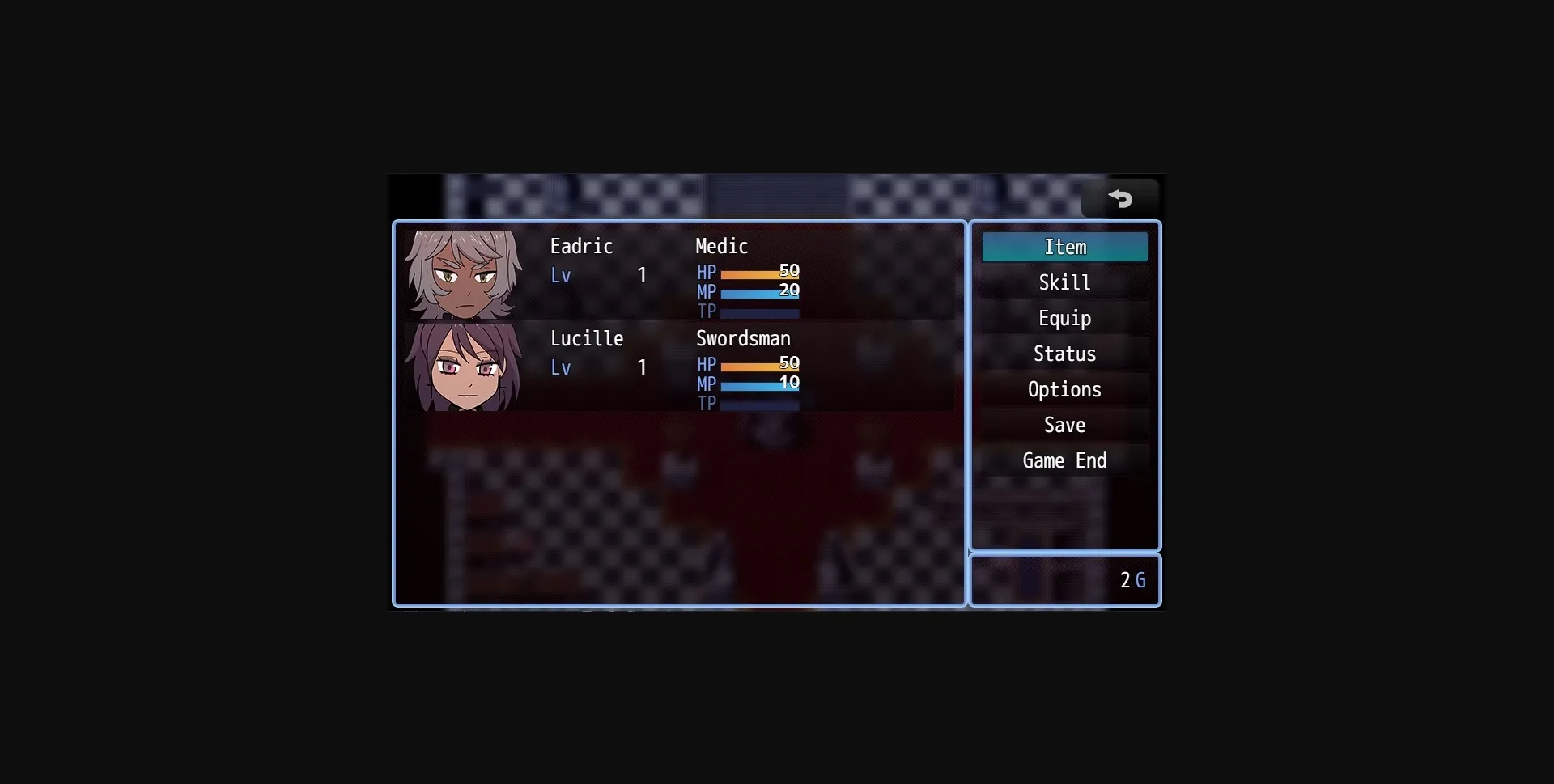Click the Swordsman class label beside Lucille
This screenshot has width=1554, height=784.
coord(743,339)
